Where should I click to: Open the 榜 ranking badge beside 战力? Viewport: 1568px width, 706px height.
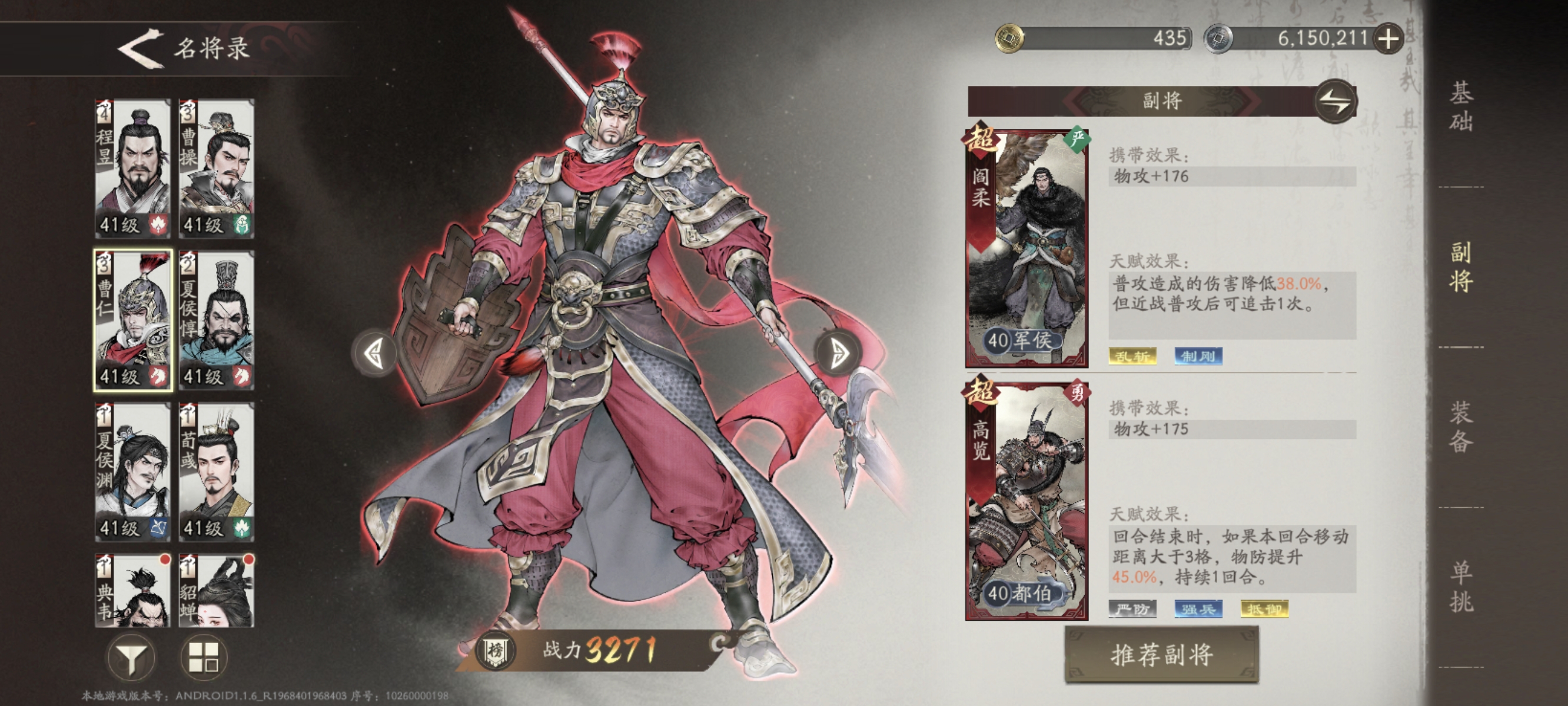tap(496, 651)
